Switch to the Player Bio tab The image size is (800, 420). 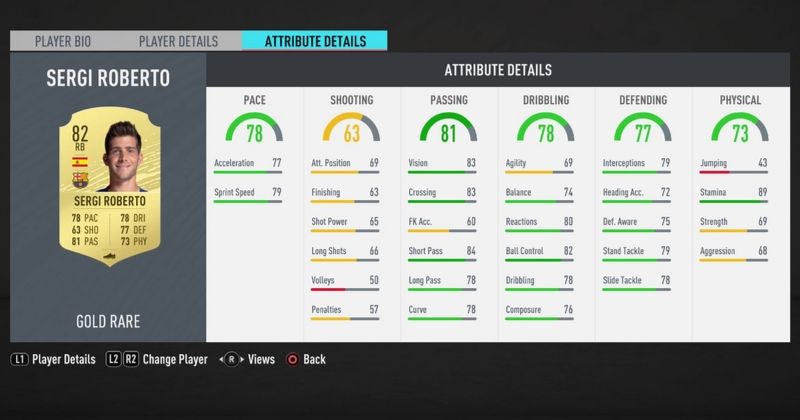click(x=64, y=41)
